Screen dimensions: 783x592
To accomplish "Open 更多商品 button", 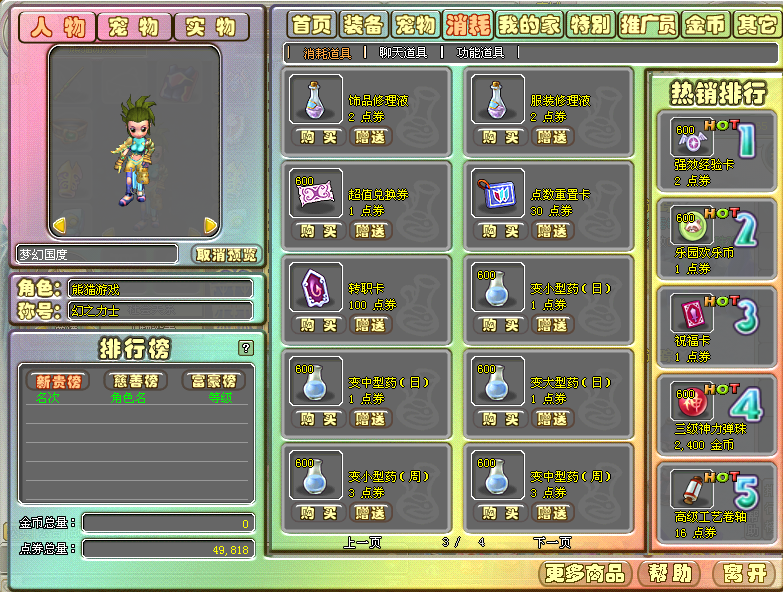I will (585, 573).
